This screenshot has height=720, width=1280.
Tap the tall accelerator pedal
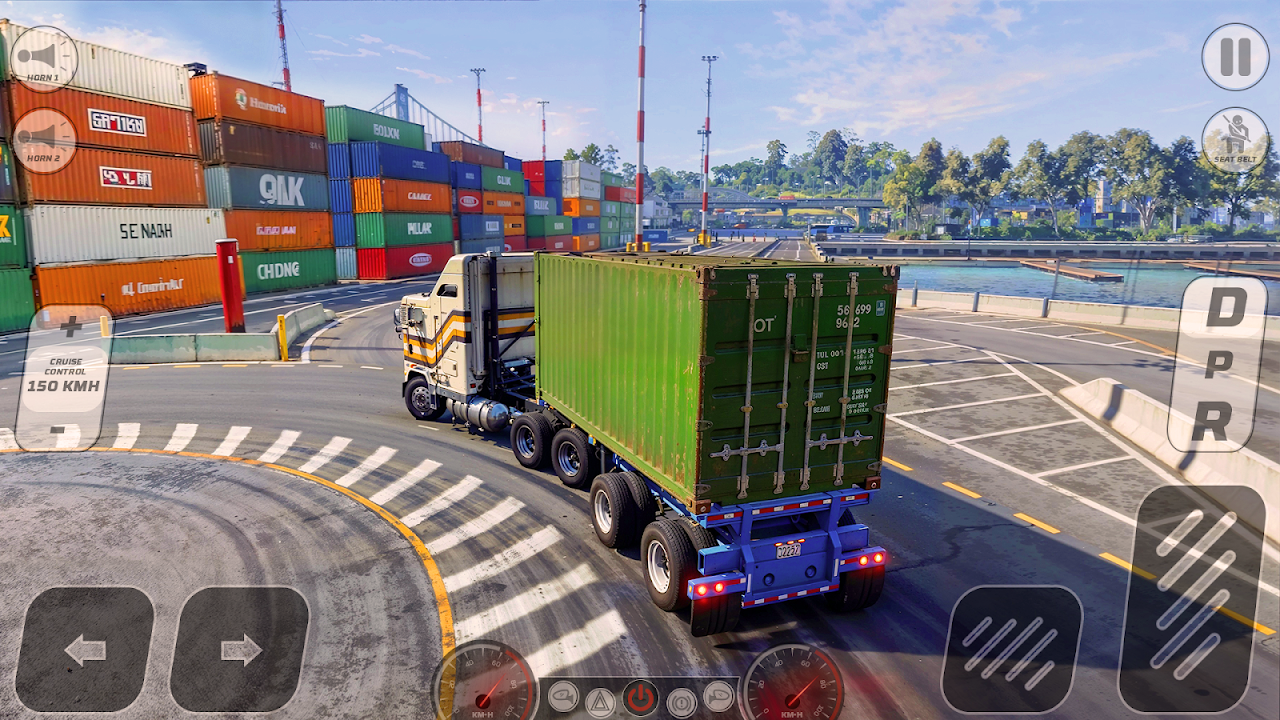coord(1192,598)
